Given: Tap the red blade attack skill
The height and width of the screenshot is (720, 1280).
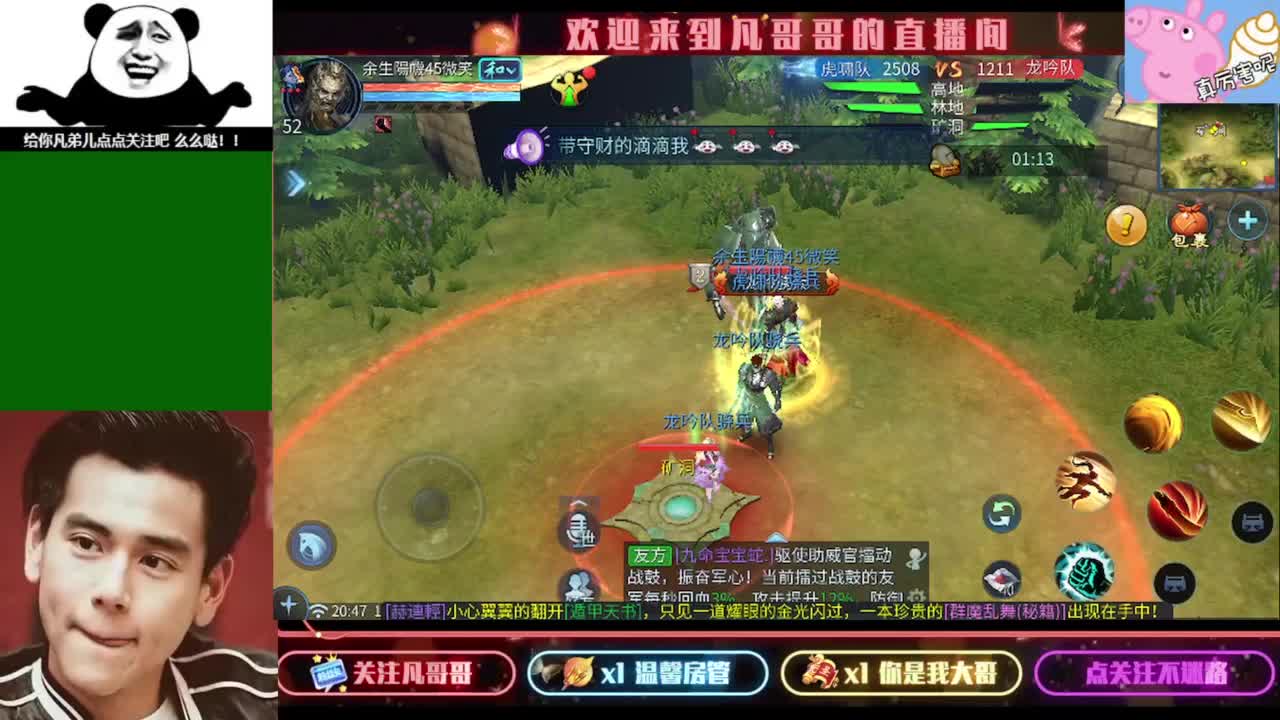Looking at the screenshot, I should pos(1178,510).
